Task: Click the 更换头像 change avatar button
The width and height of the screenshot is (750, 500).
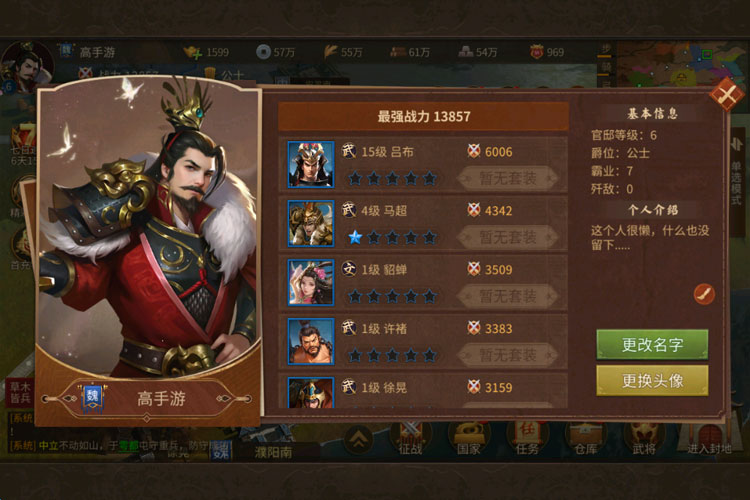Action: pyautogui.click(x=652, y=380)
